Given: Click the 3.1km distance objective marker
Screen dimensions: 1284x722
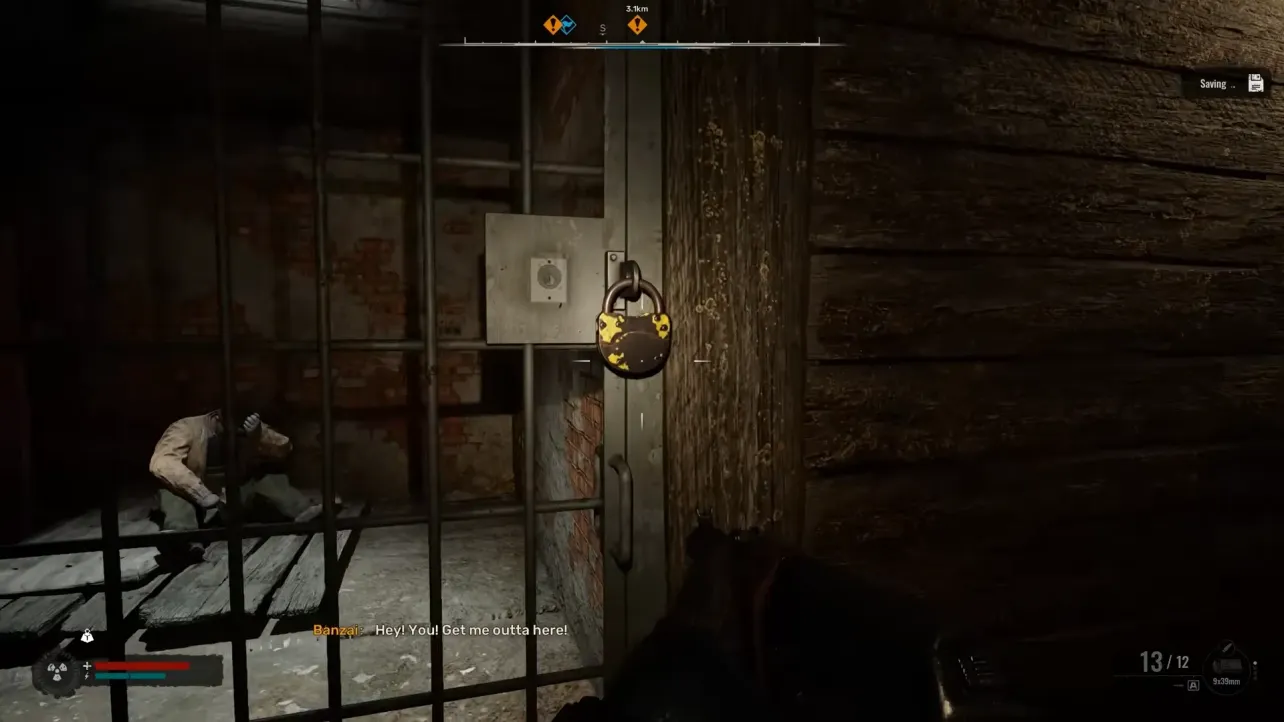Looking at the screenshot, I should (x=636, y=23).
